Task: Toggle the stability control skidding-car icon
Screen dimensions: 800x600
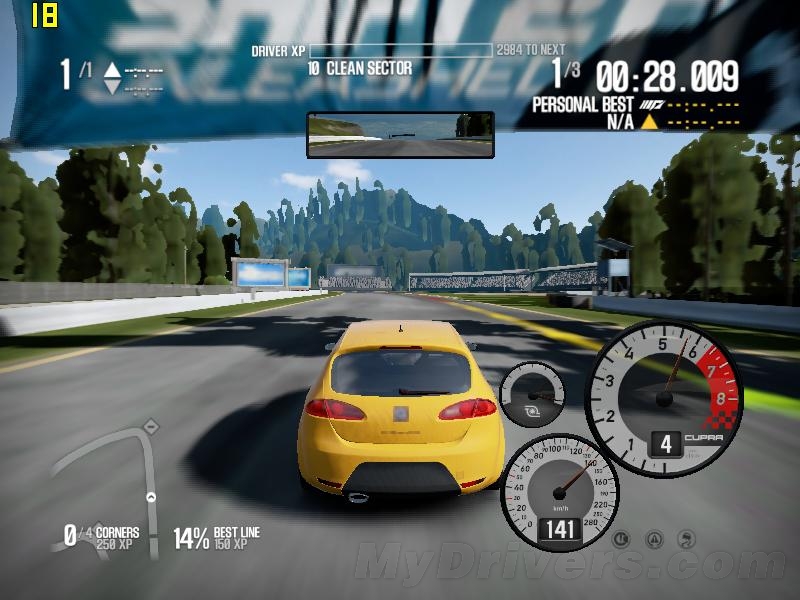Action: [x=686, y=539]
